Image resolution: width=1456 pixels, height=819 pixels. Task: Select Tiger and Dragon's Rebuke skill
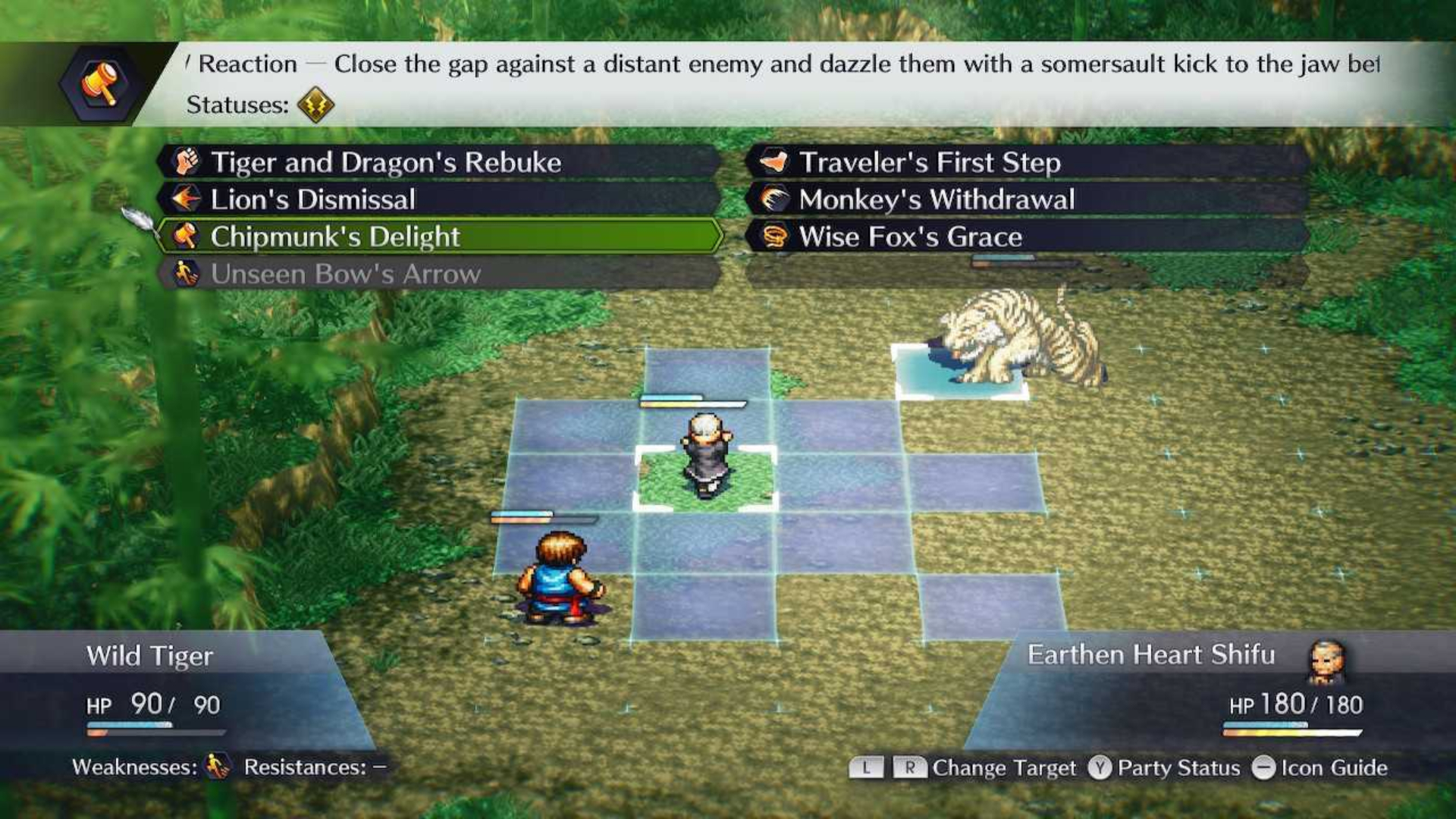(x=440, y=162)
